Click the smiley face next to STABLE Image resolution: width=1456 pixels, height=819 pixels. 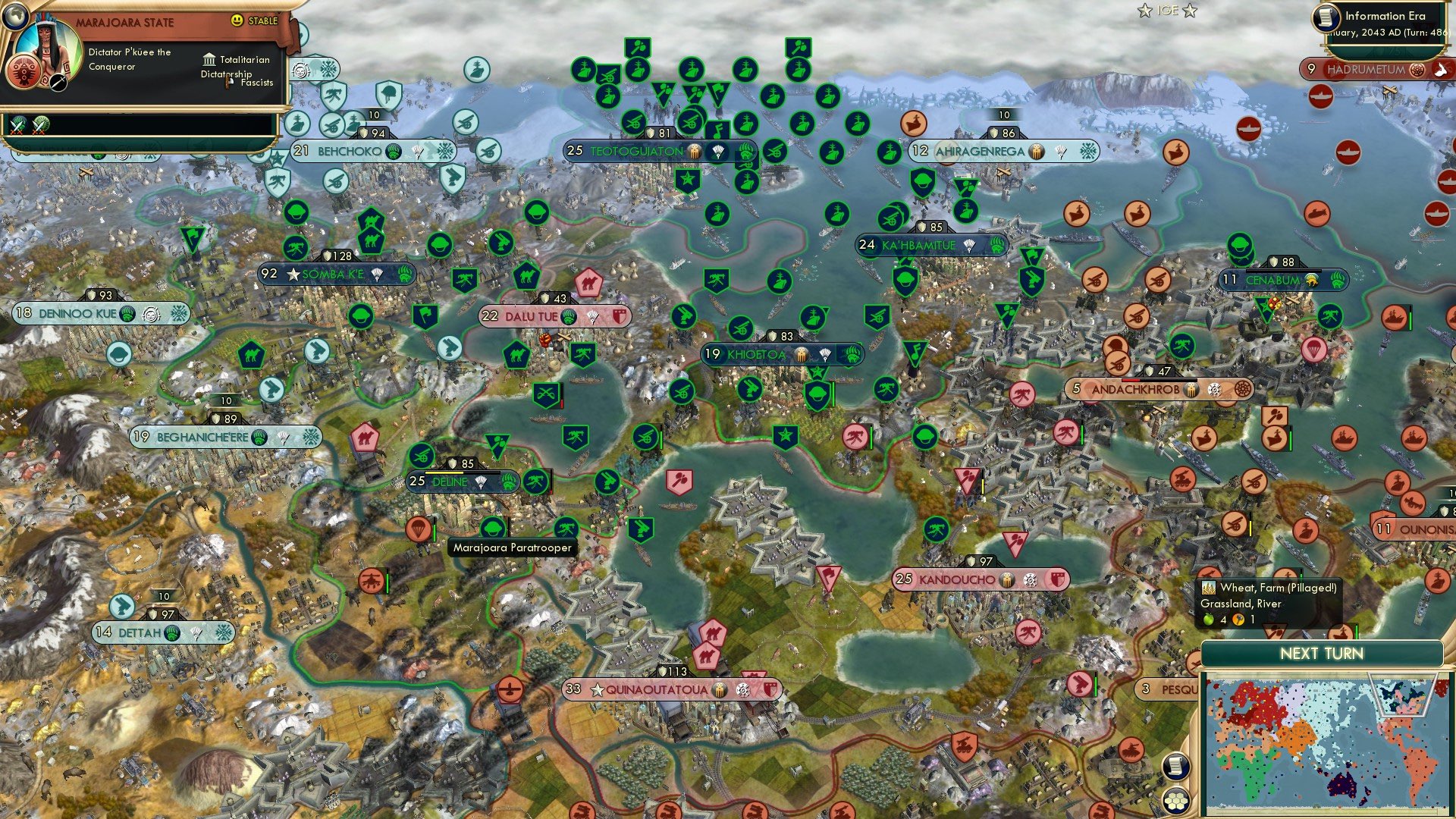click(x=237, y=20)
